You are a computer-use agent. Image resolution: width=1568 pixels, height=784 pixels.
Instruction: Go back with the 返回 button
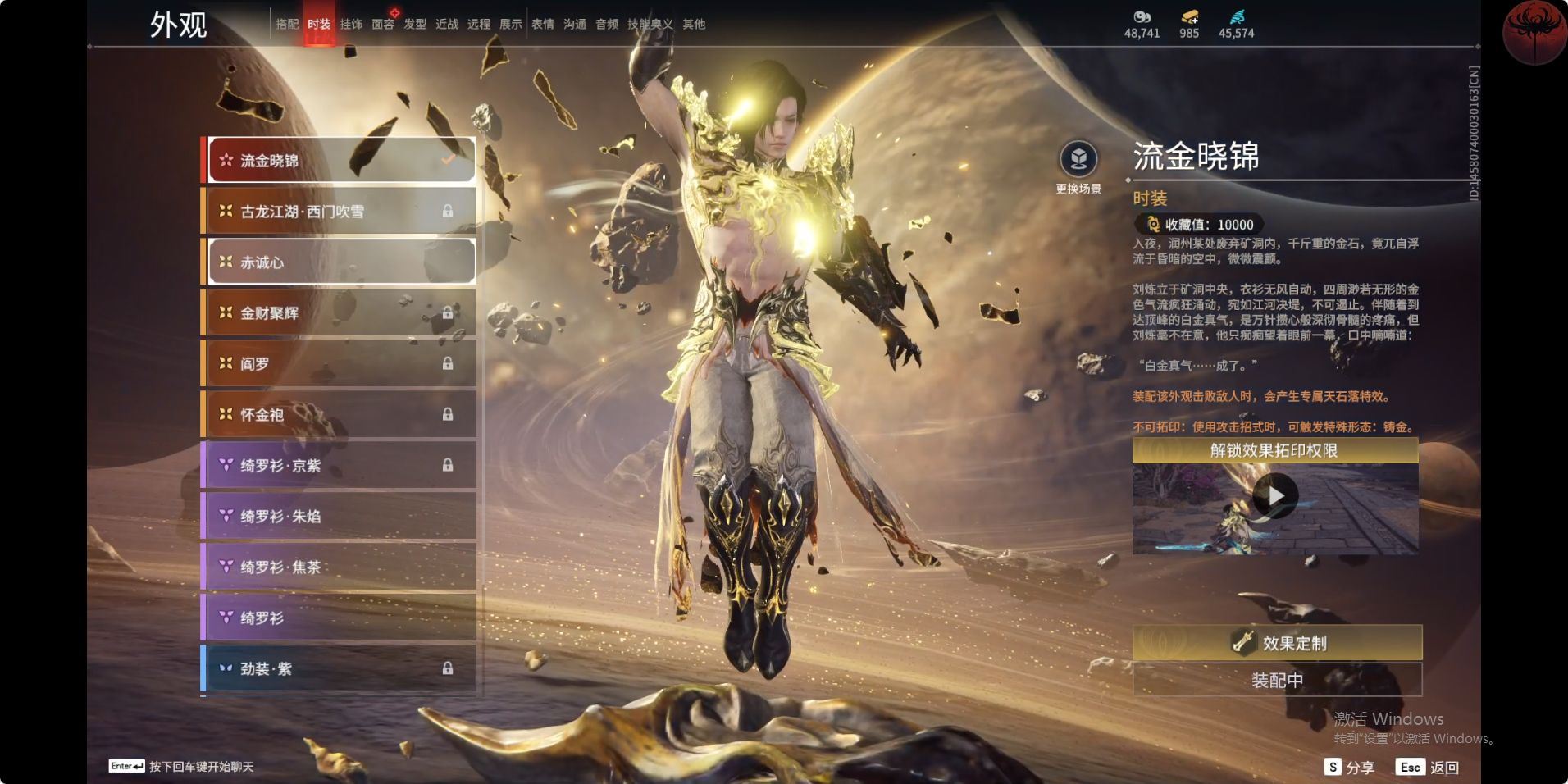(1428, 768)
